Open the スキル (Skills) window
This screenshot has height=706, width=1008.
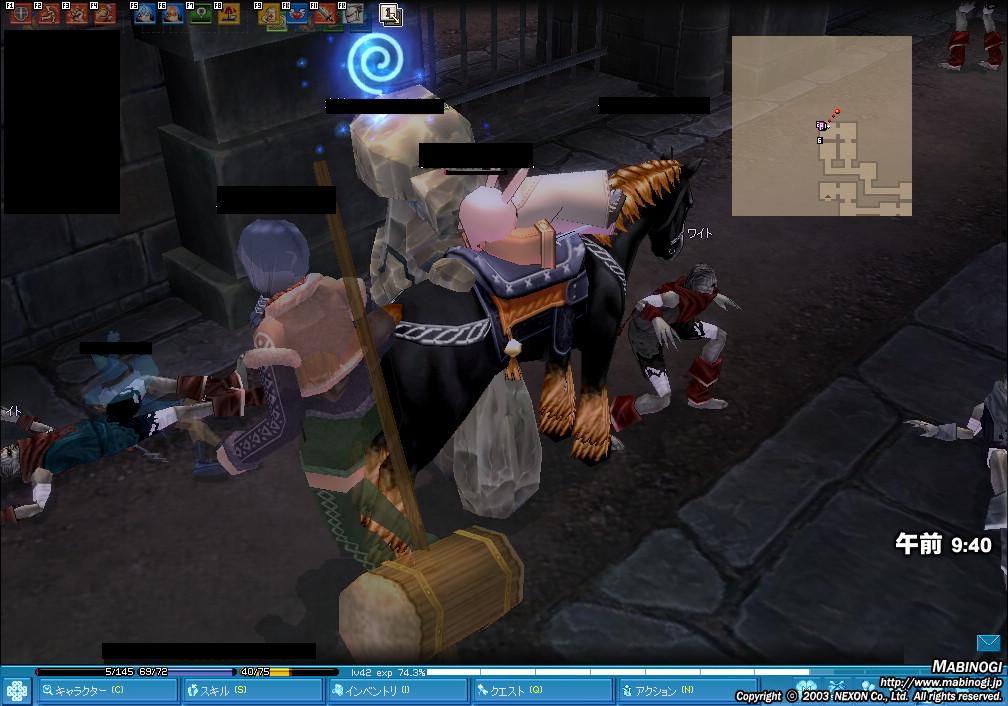coord(252,690)
